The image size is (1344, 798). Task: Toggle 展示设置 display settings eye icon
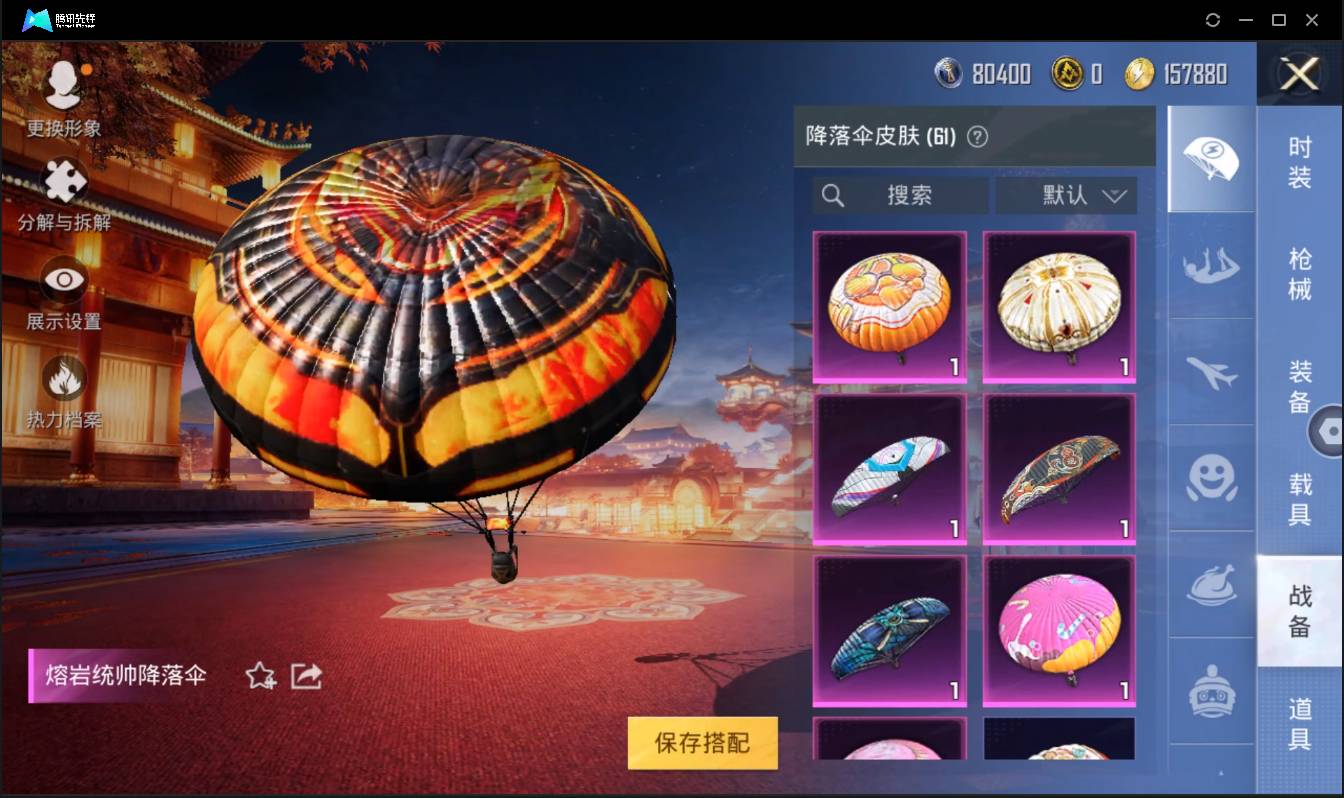tap(63, 282)
